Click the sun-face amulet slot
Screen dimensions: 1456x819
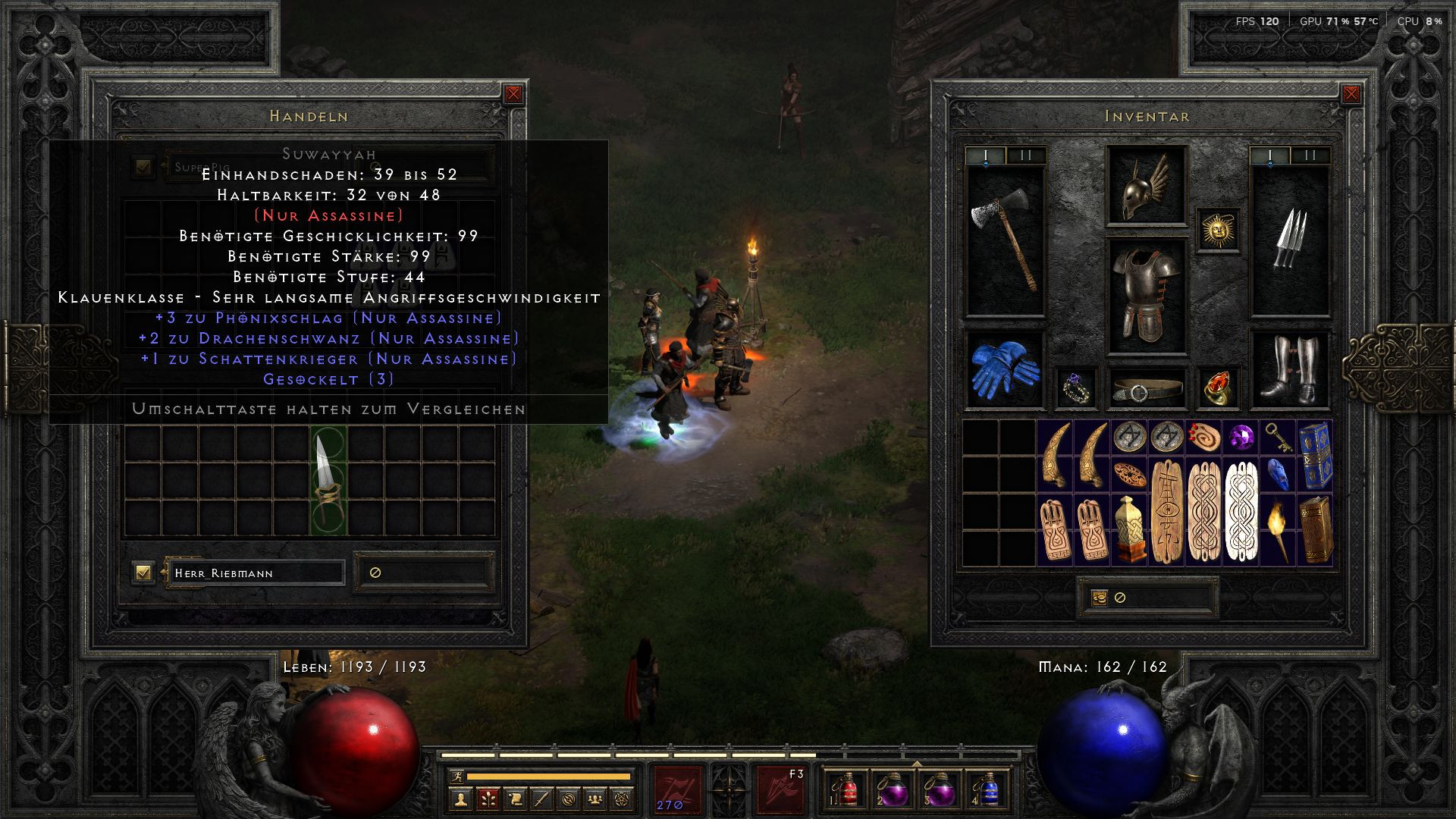[1218, 230]
